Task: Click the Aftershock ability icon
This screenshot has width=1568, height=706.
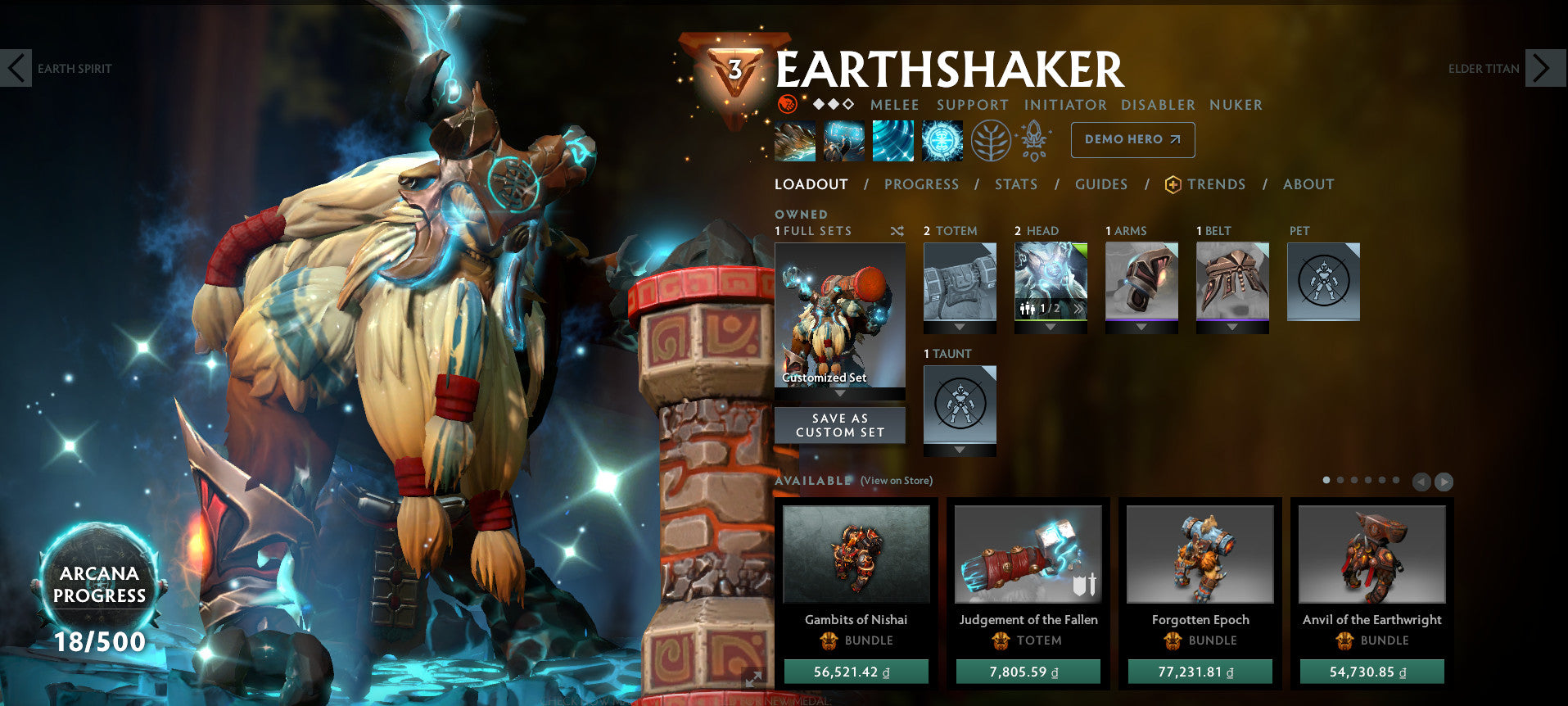Action: click(x=893, y=139)
